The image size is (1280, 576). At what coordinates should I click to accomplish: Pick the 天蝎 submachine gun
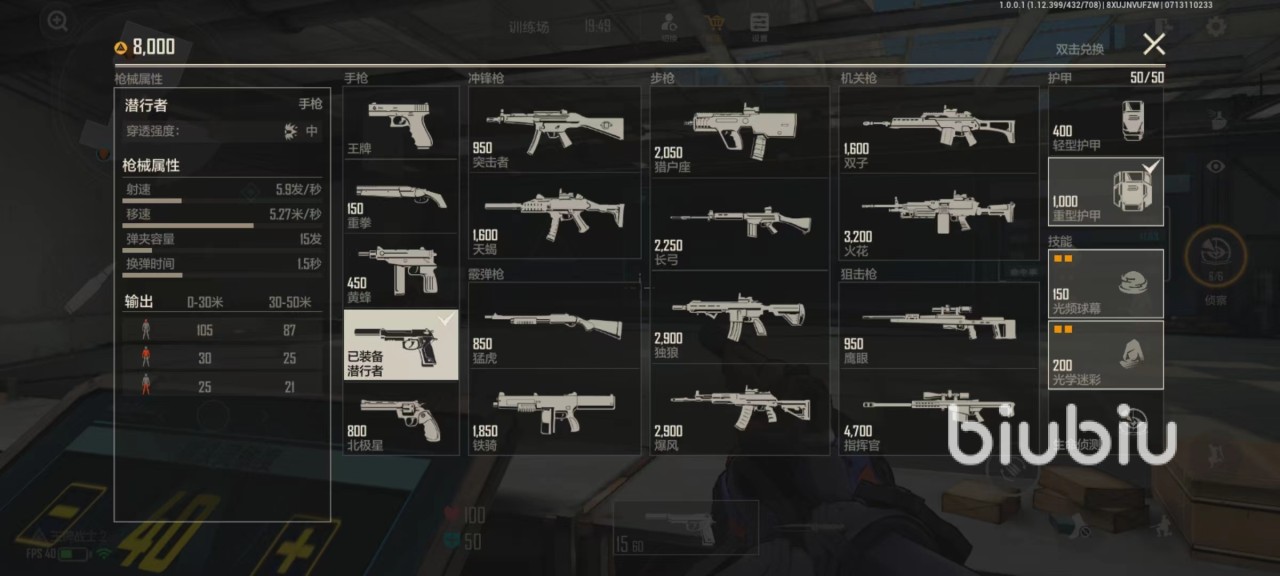(x=554, y=216)
